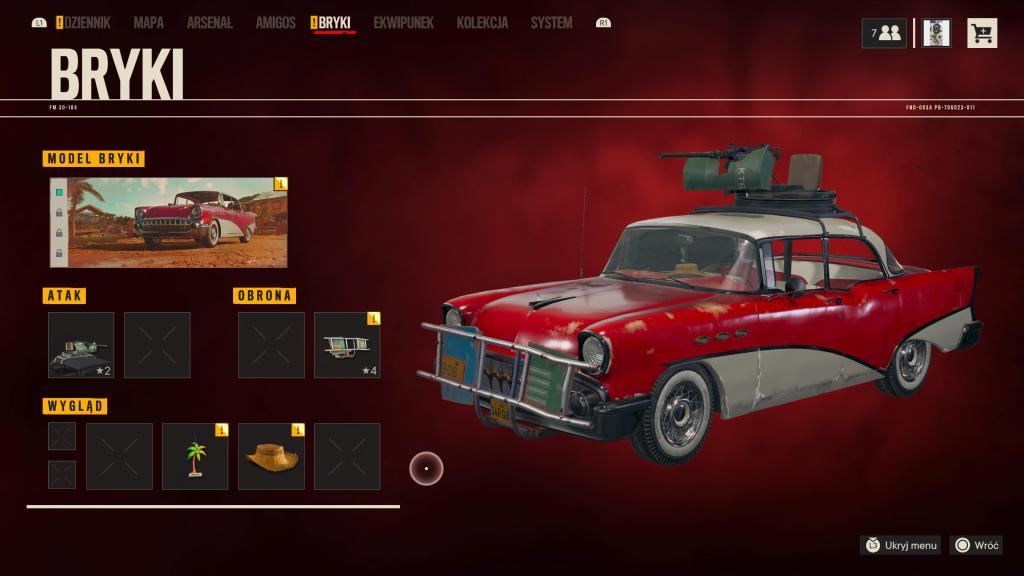The height and width of the screenshot is (576, 1024).
Task: Select the palm tree dashboard ornament
Action: point(195,456)
